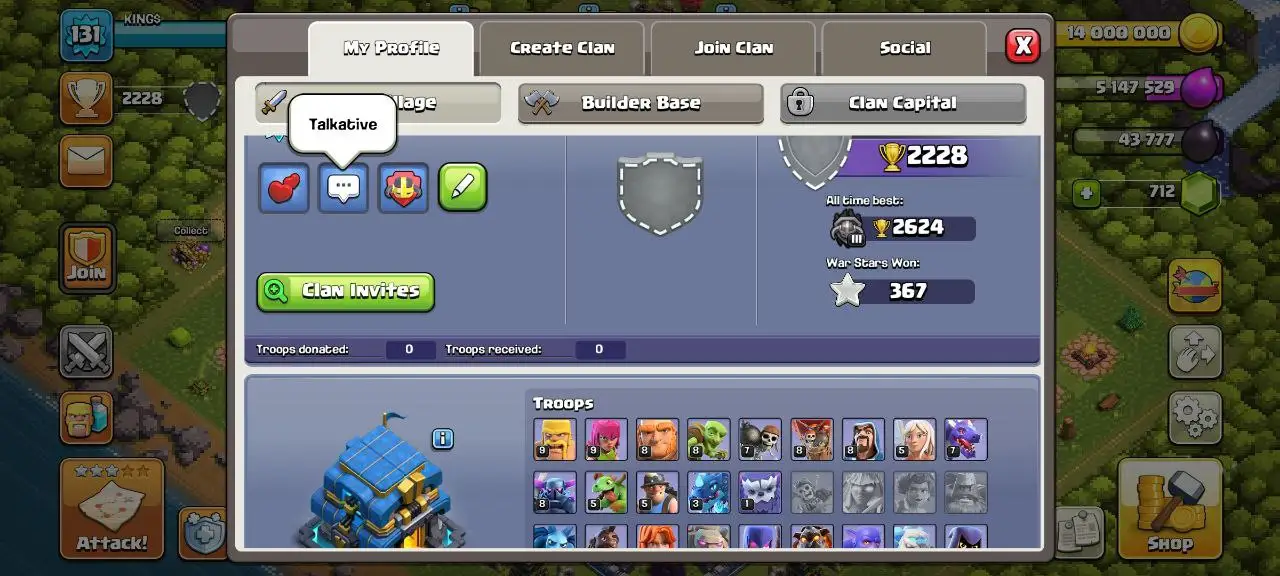Tap the Attack! map button

point(111,507)
